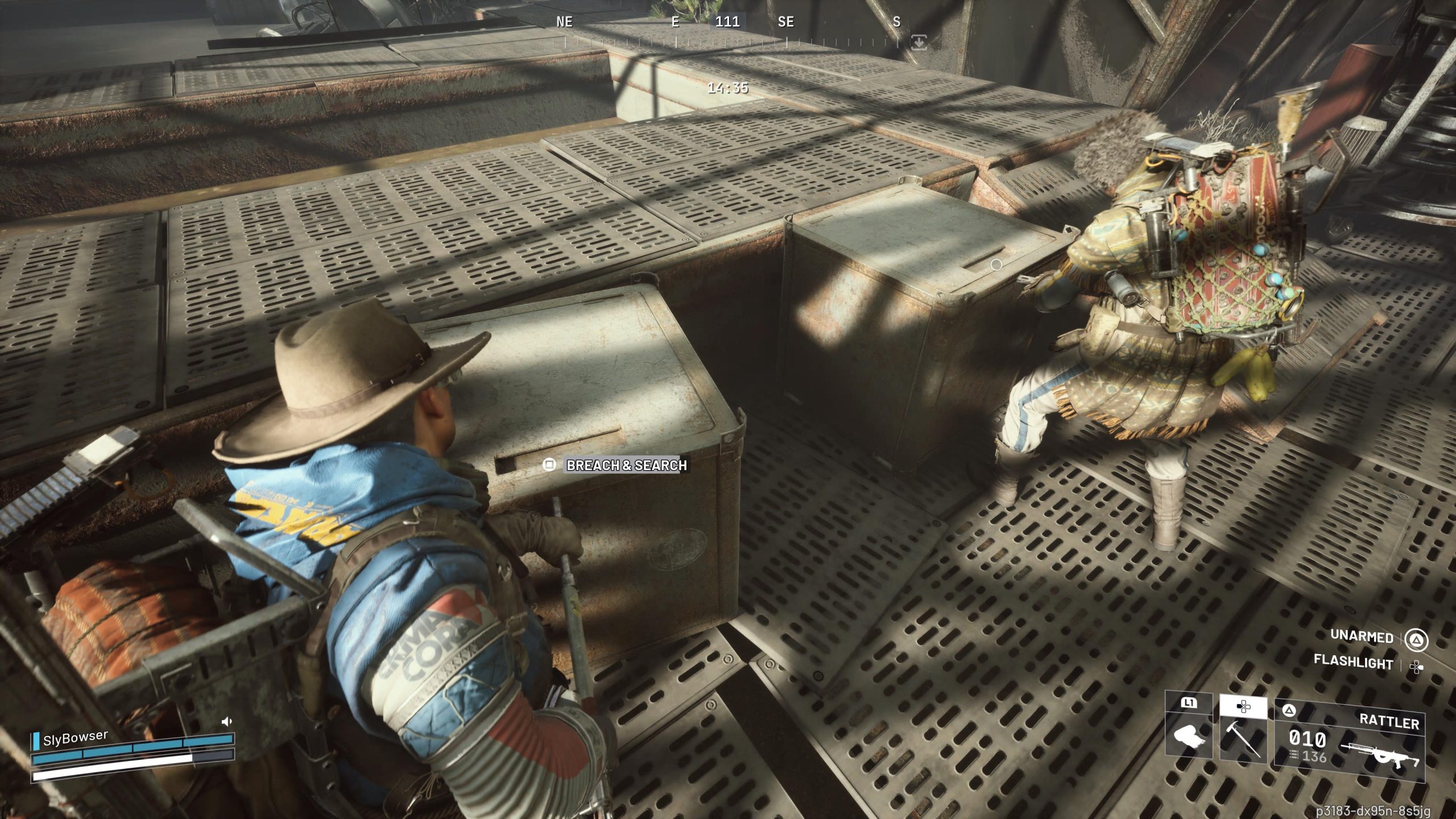Viewport: 1456px width, 819px height.
Task: Select the SlyBowser player name tag
Action: click(x=75, y=738)
